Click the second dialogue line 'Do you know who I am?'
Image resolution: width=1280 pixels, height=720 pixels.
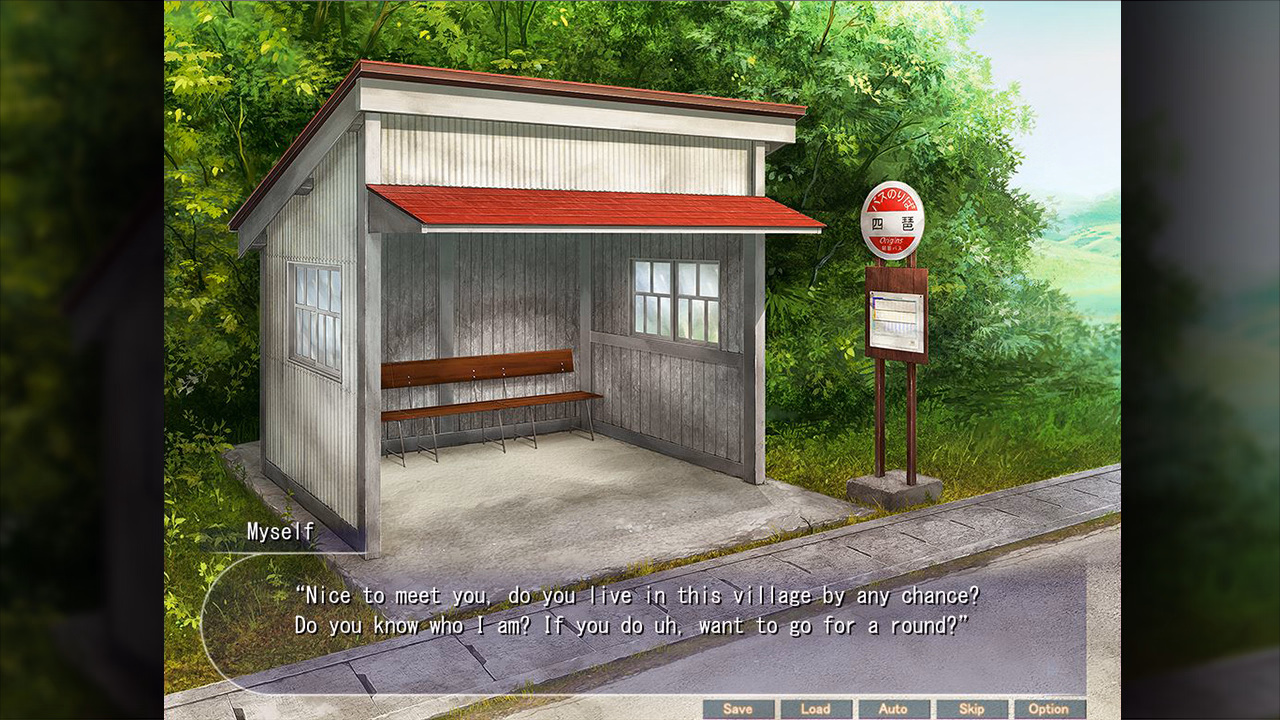click(637, 624)
